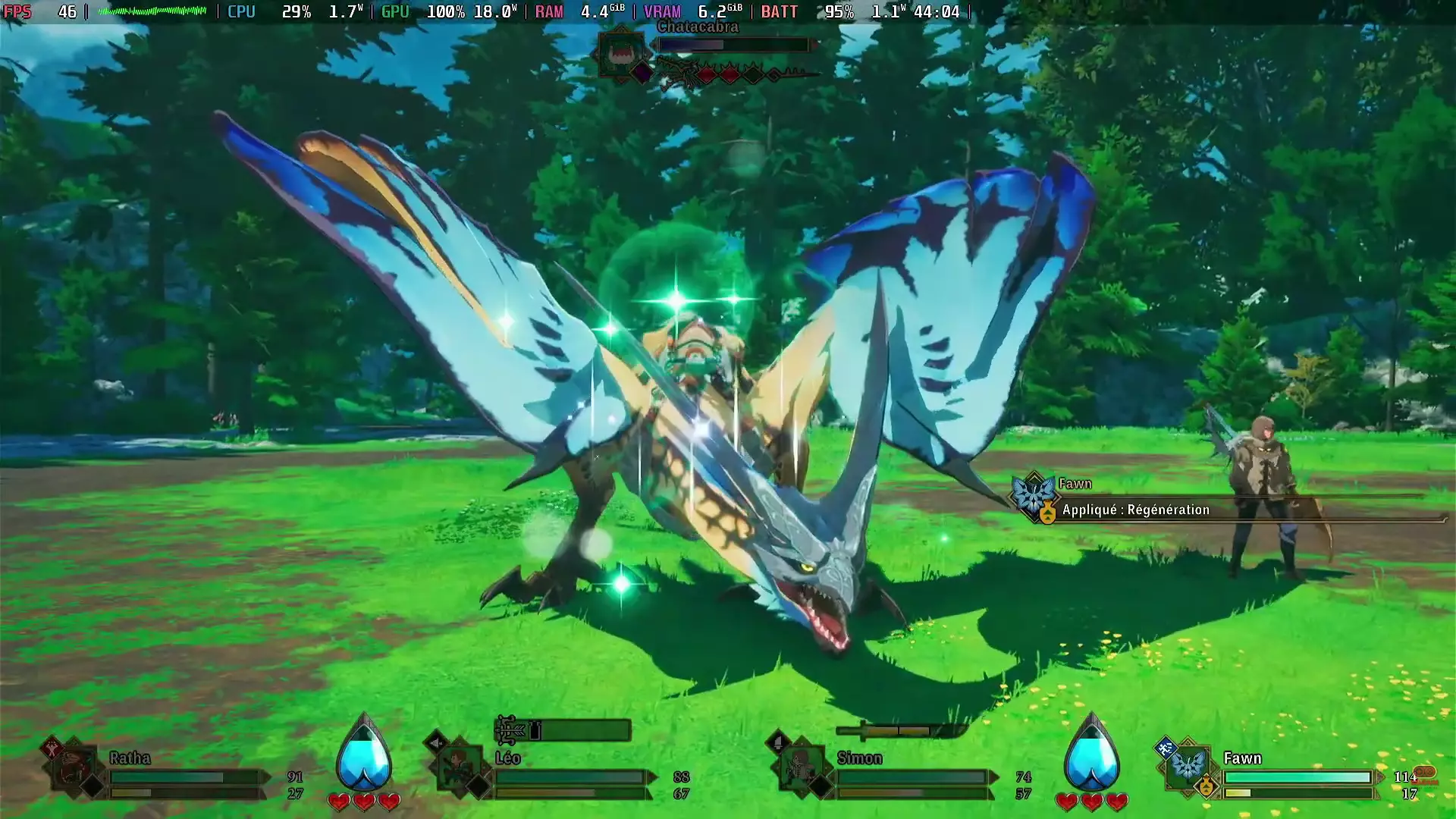The width and height of the screenshot is (1456, 819).
Task: Toggle the rage arrow icon beside Simon's portrait
Action: point(778,741)
